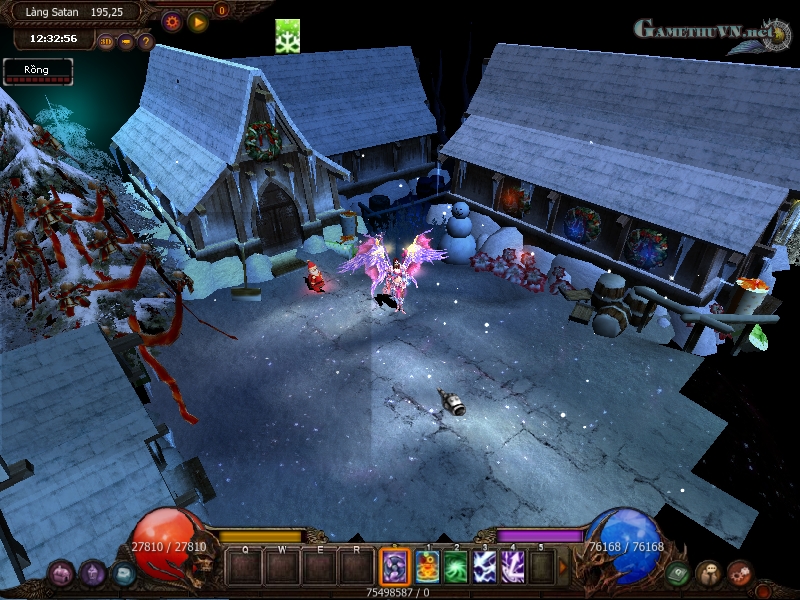Expand the hotbar with the orange arrow
The height and width of the screenshot is (600, 800).
[562, 568]
